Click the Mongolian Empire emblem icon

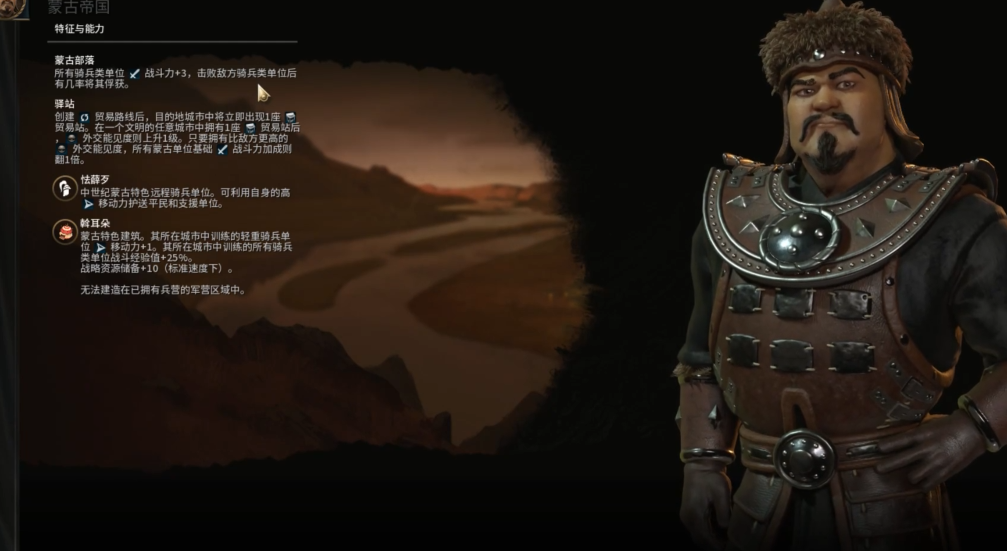[13, 7]
